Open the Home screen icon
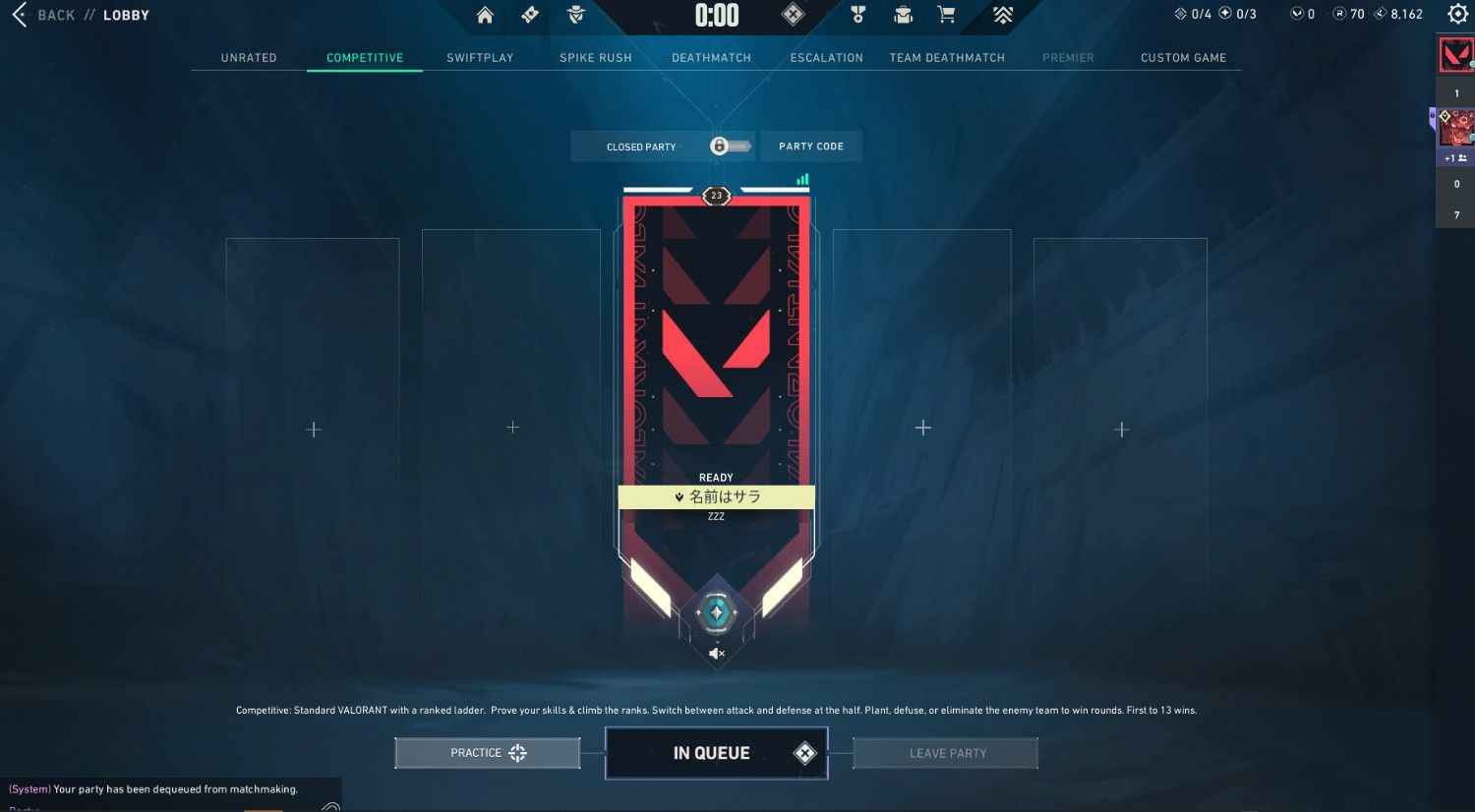This screenshot has height=812, width=1475. pyautogui.click(x=486, y=15)
